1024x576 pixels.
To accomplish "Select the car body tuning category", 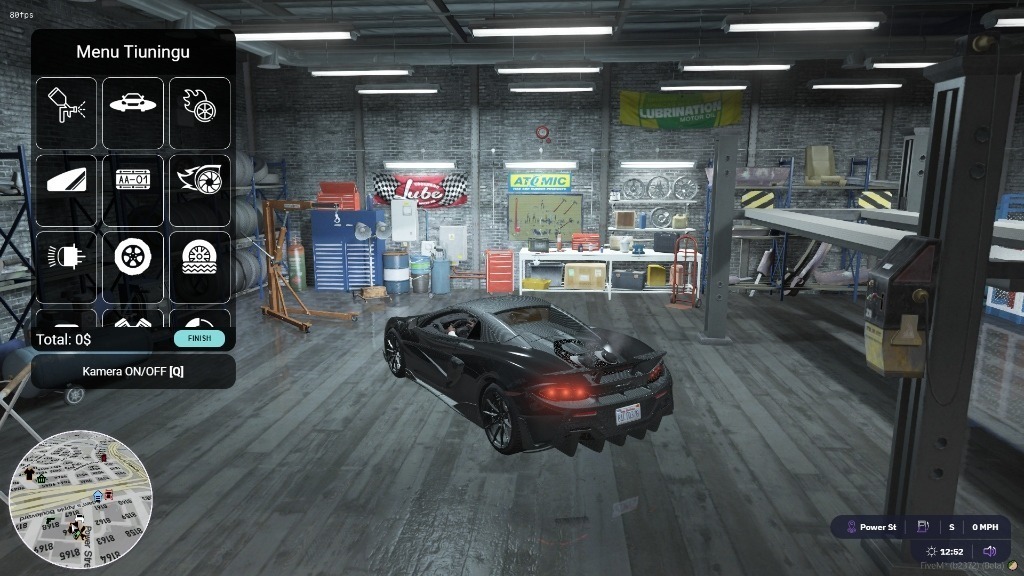I will 133,113.
